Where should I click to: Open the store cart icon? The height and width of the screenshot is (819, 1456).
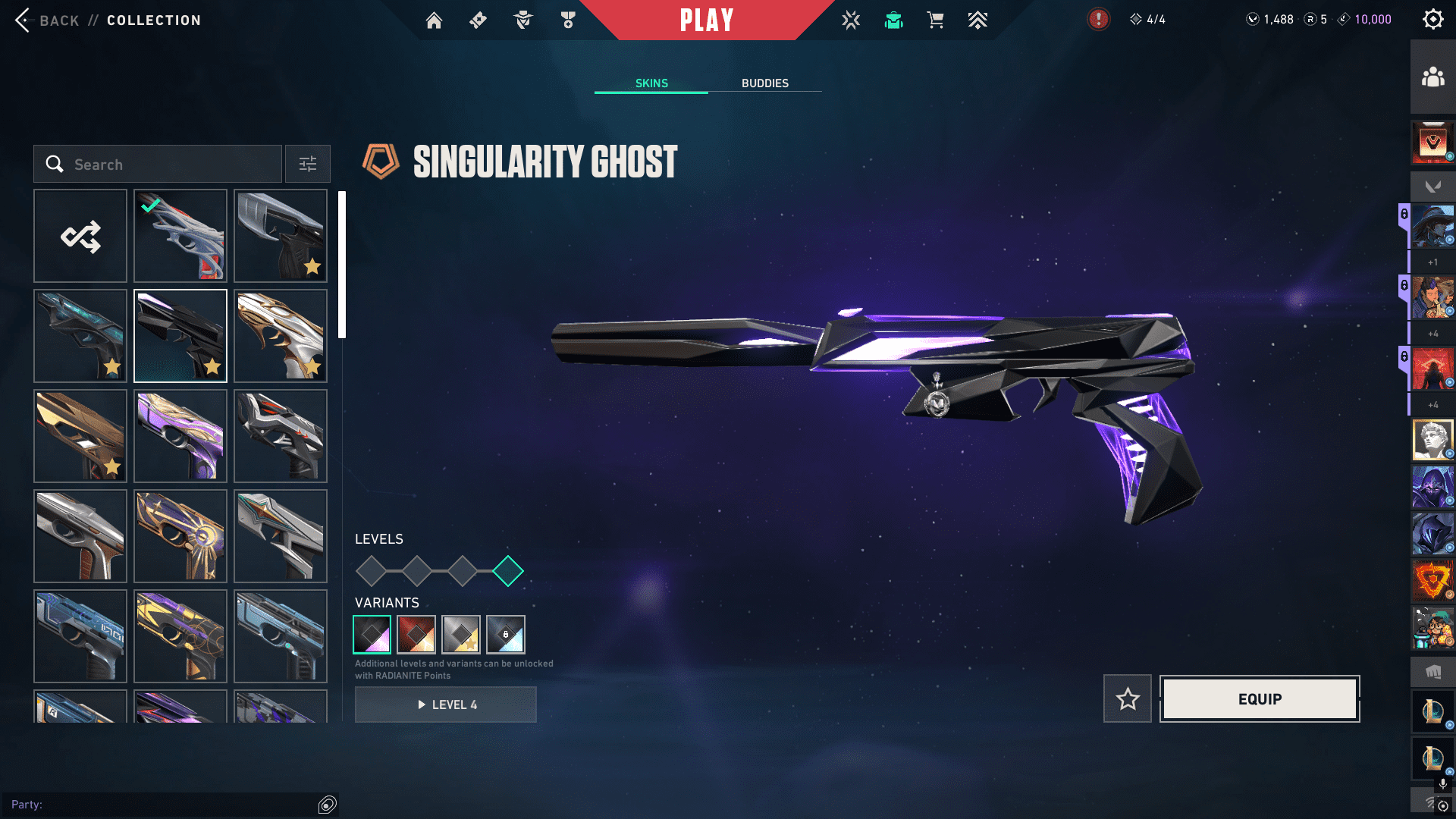[935, 20]
